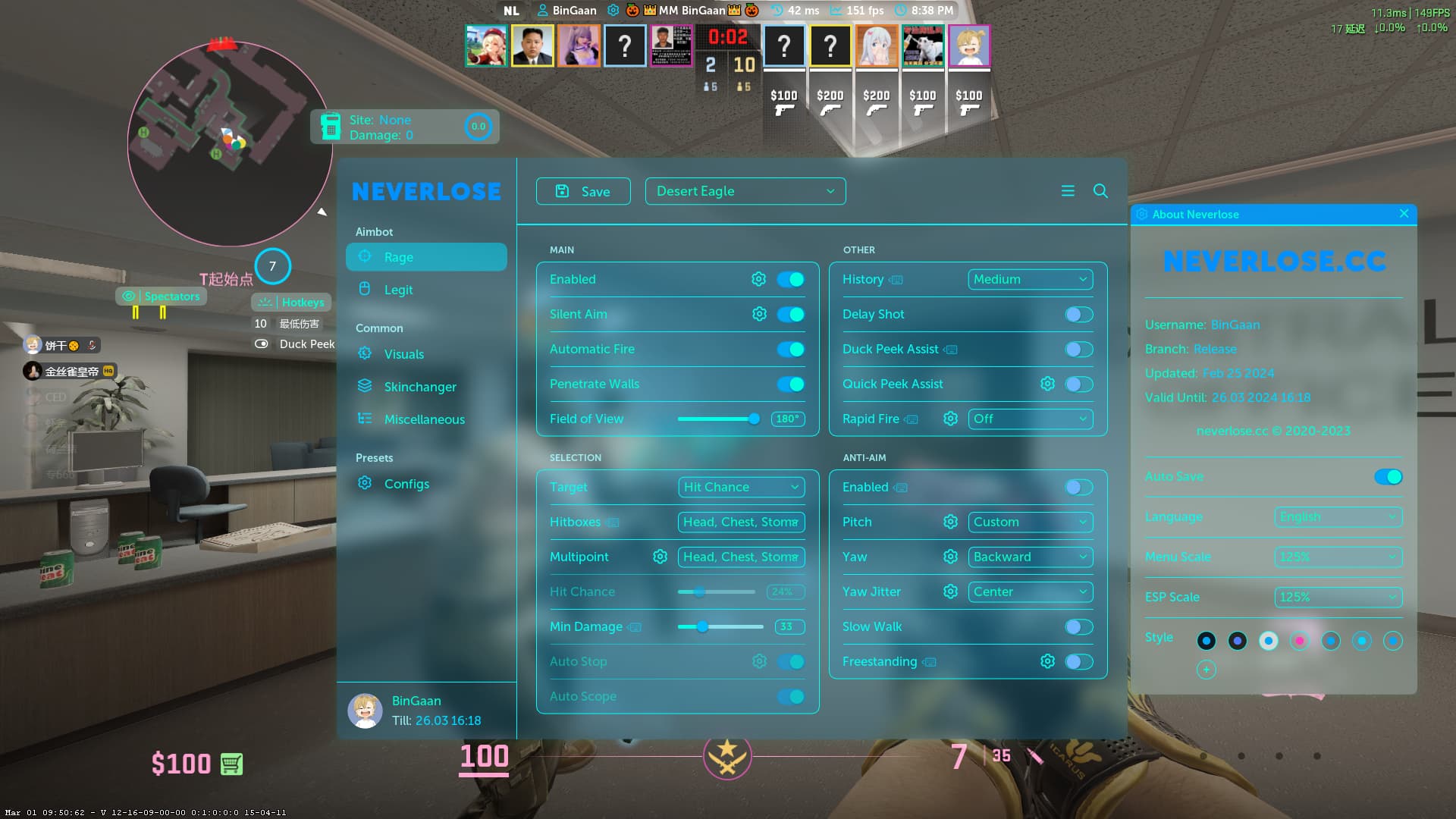Select the Miscellaneous section

click(424, 419)
